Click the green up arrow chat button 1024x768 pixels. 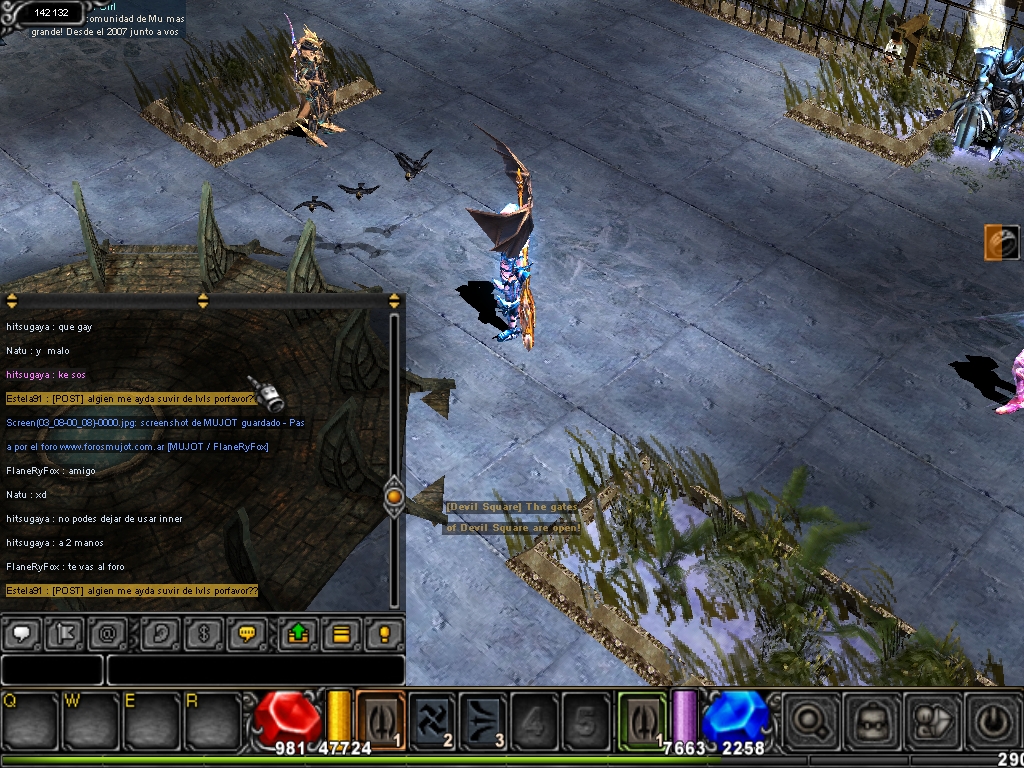(298, 634)
